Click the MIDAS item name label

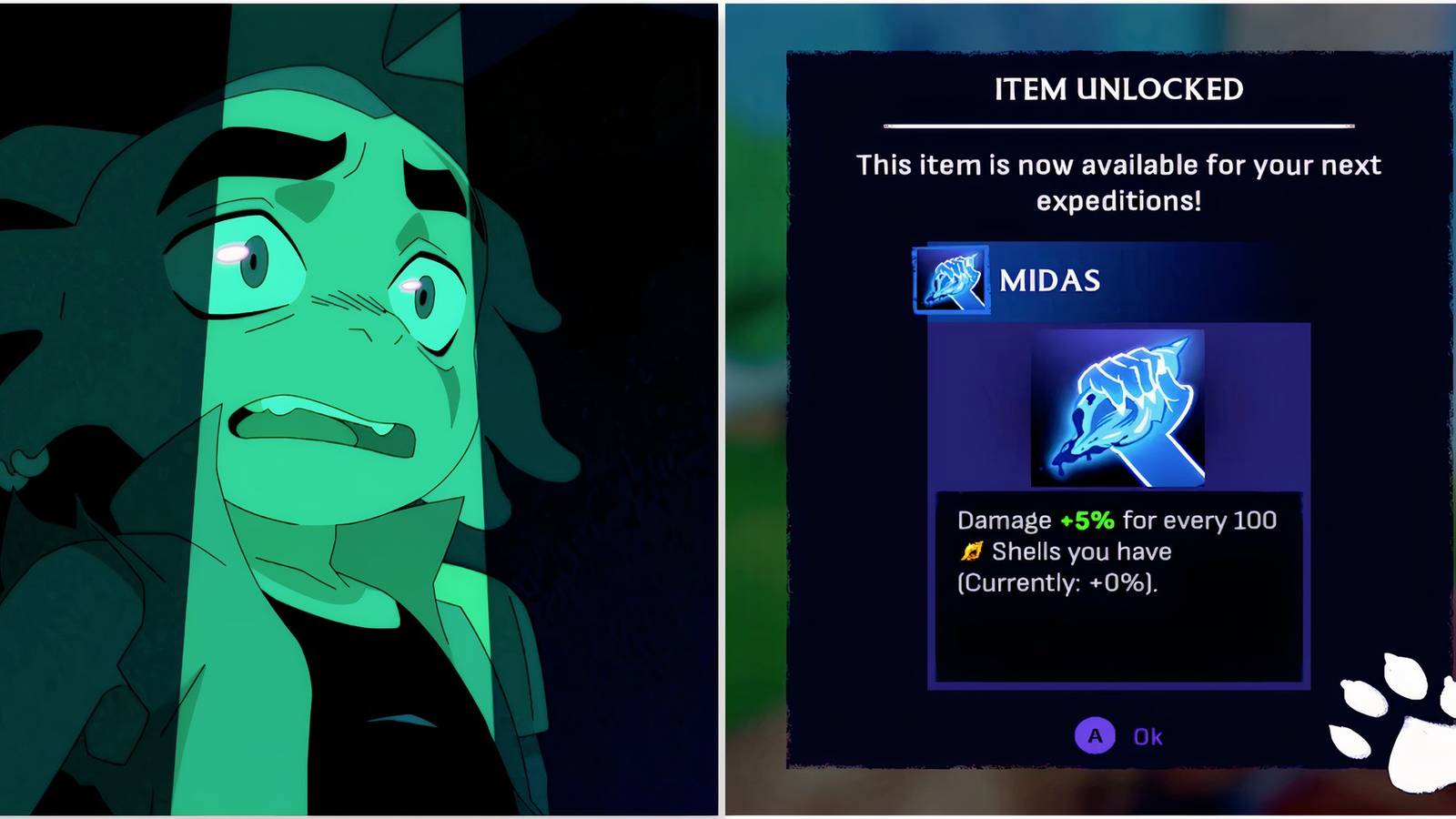coord(1049,280)
